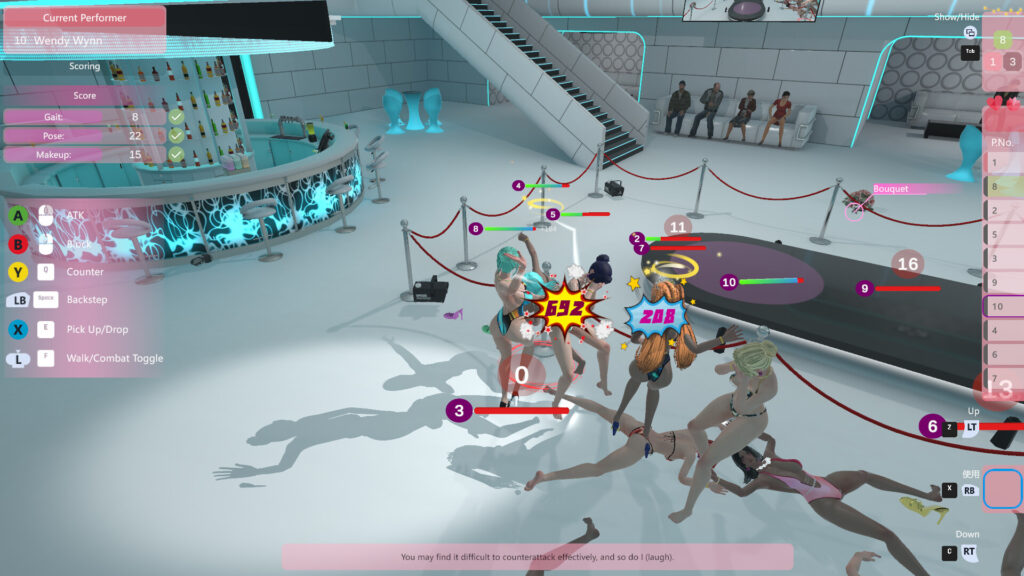The width and height of the screenshot is (1024, 576).
Task: Open the Scoring panel header
Action: (85, 67)
